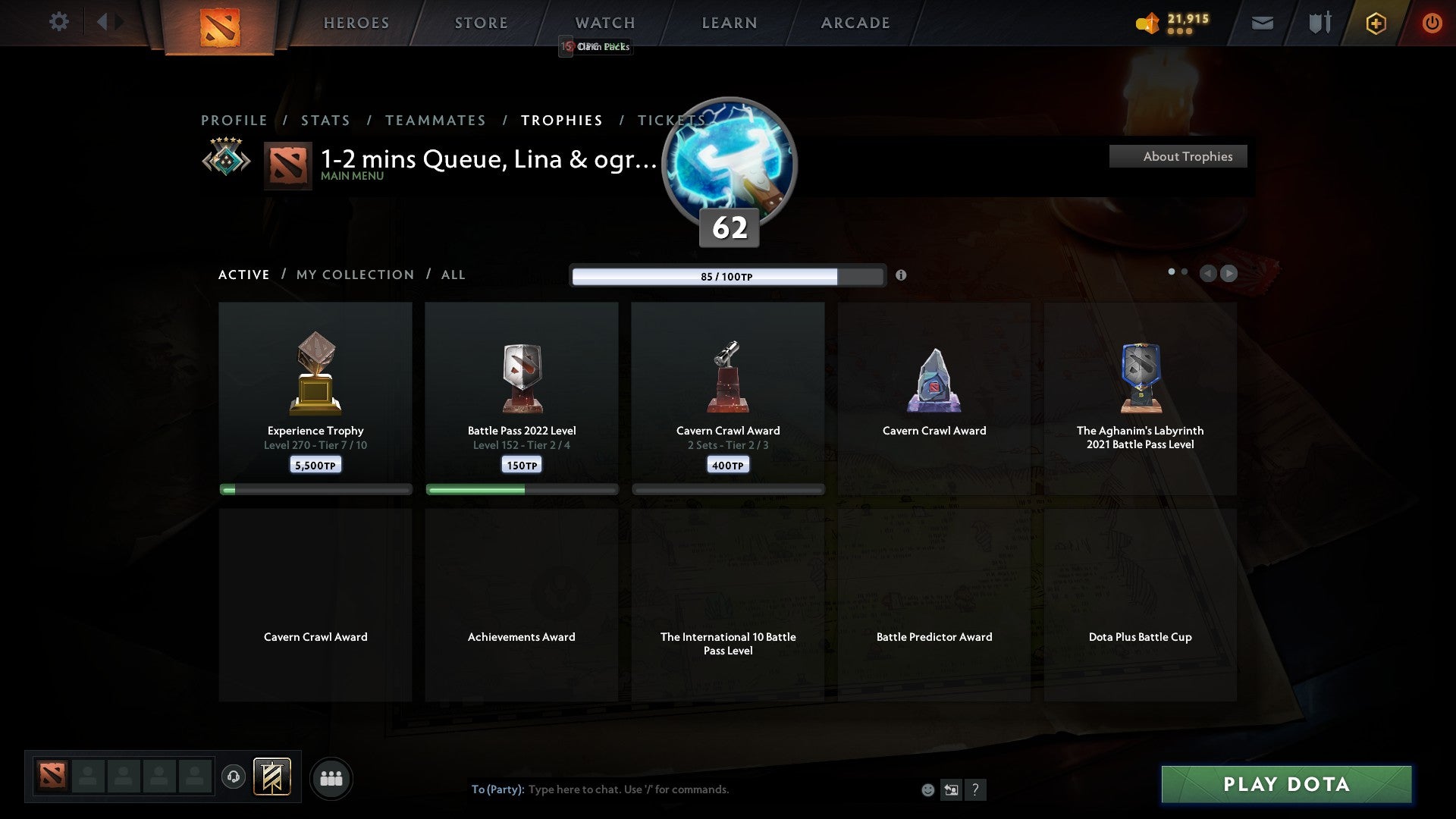Click the settings gear icon
Viewport: 1456px width, 819px height.
(59, 22)
